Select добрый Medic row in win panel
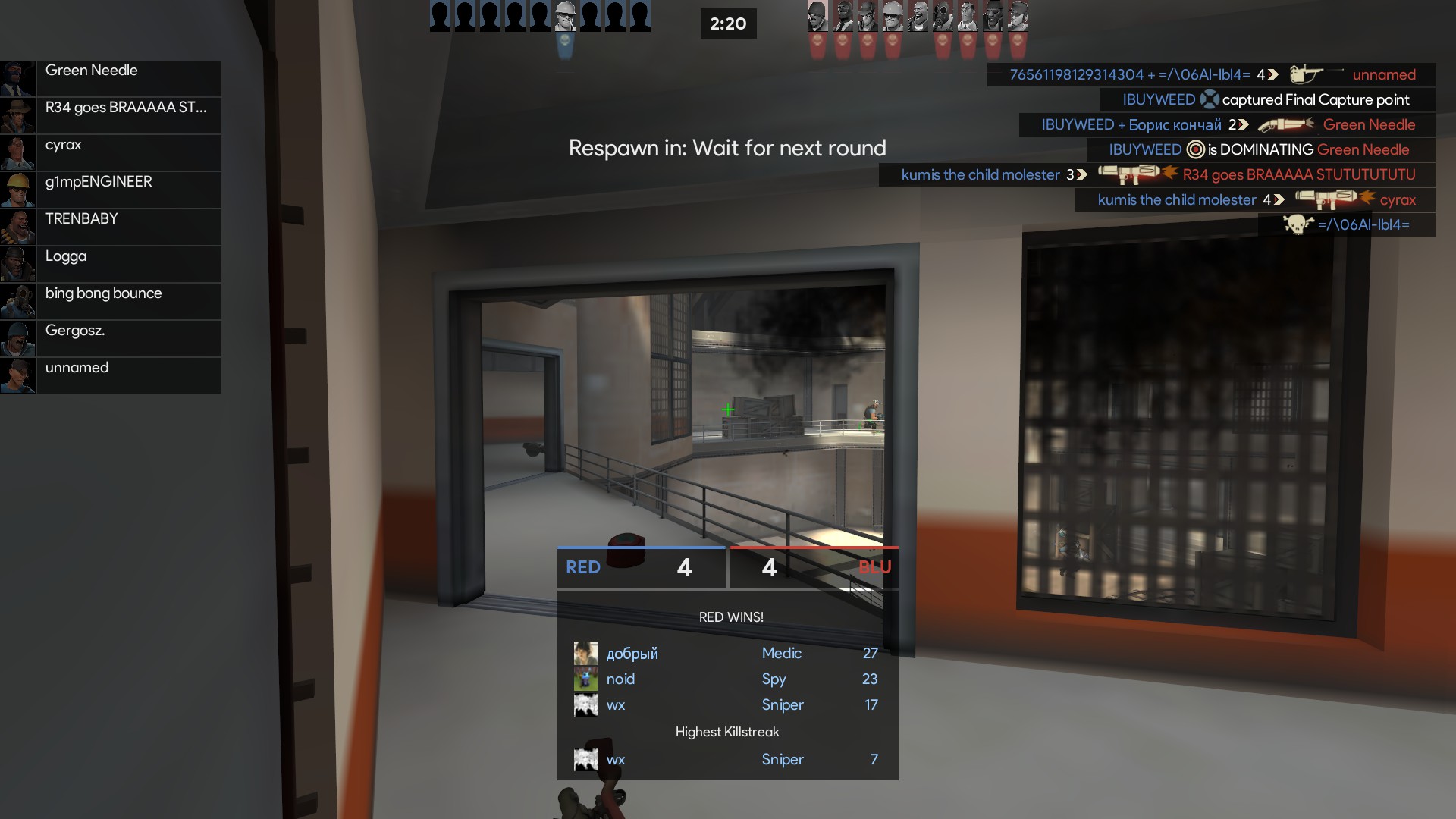 [726, 653]
